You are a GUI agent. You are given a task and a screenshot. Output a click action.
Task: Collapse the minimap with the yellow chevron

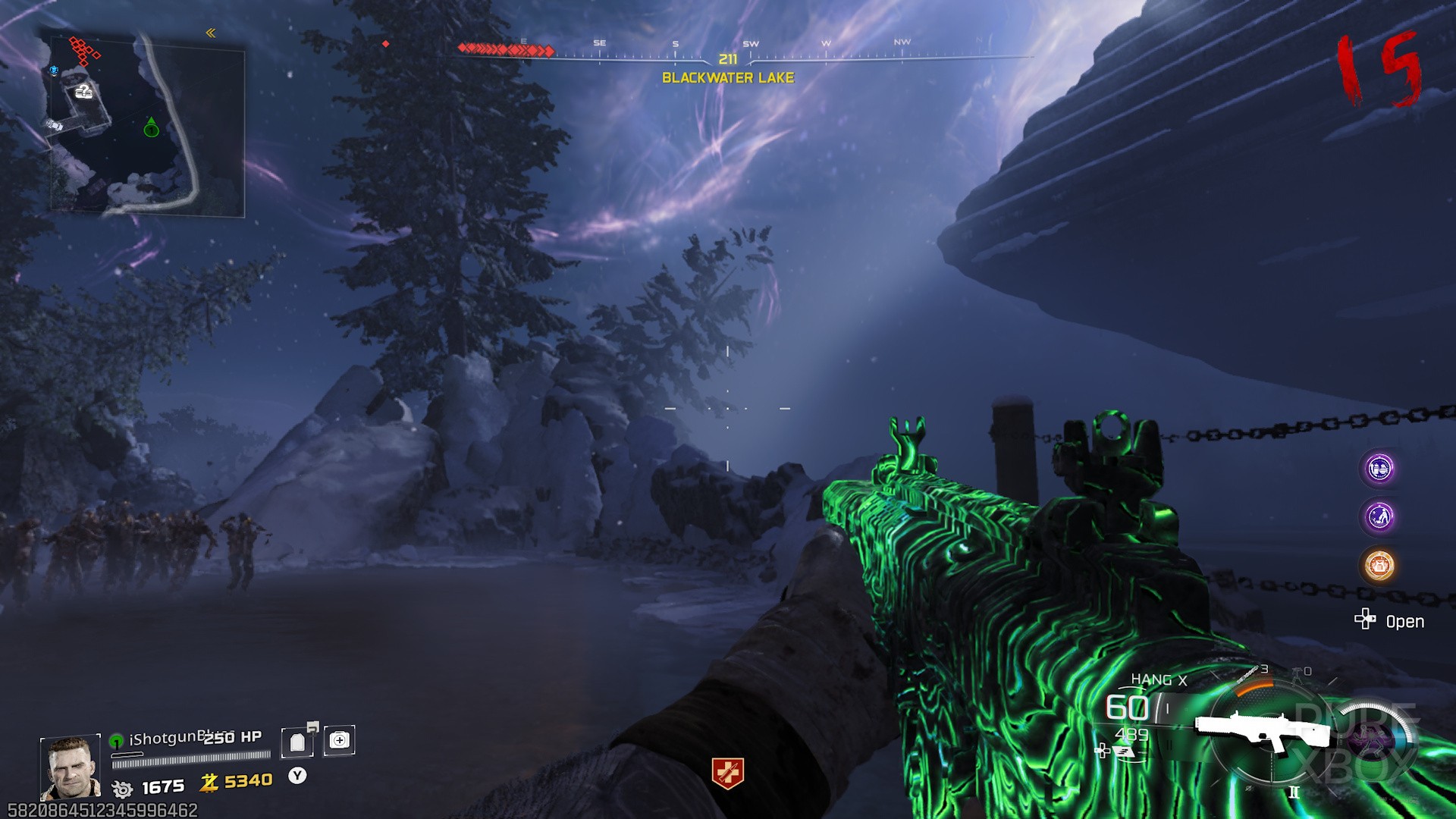(x=211, y=33)
